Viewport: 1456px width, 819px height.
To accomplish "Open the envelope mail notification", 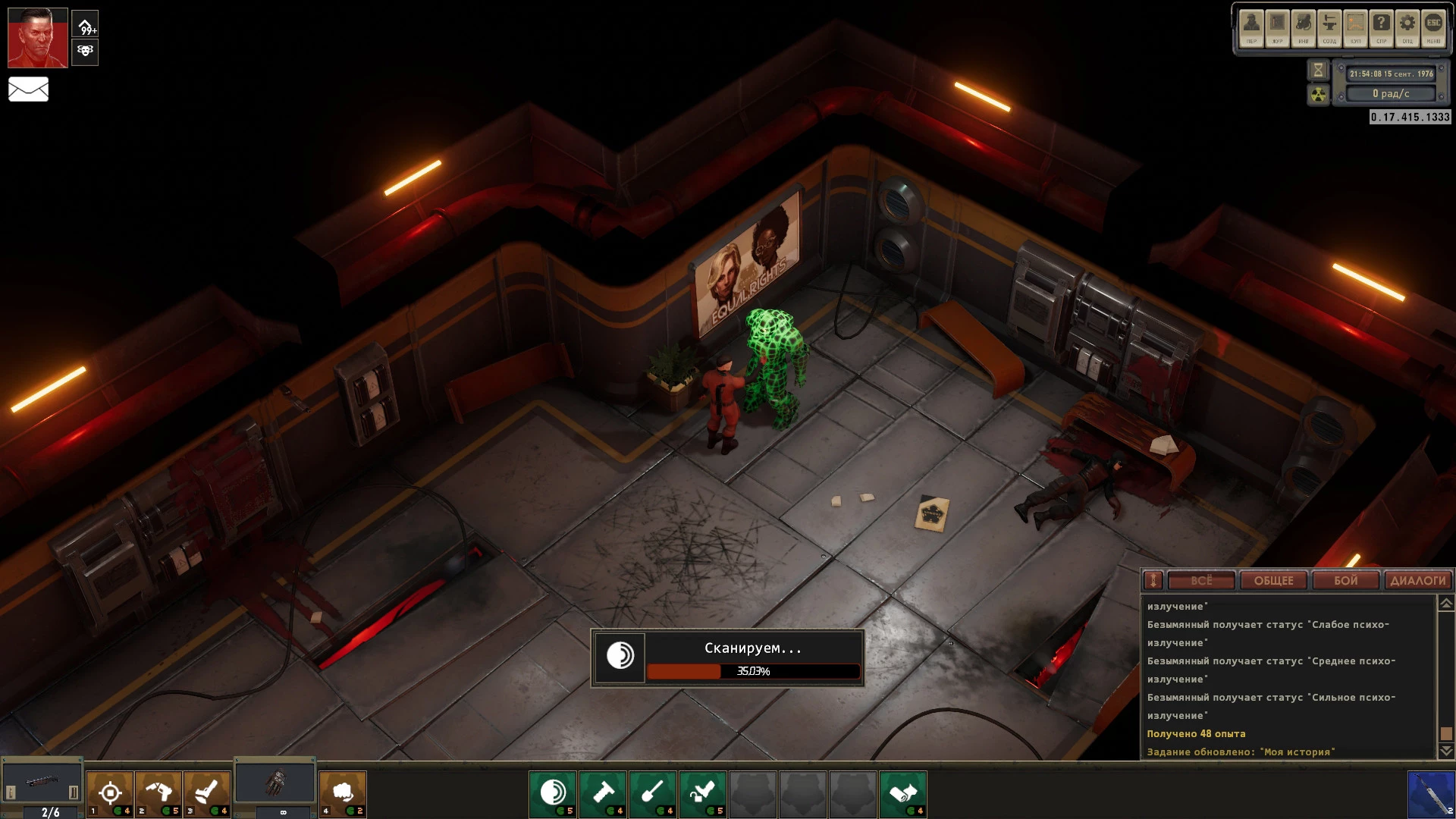I will tap(28, 89).
